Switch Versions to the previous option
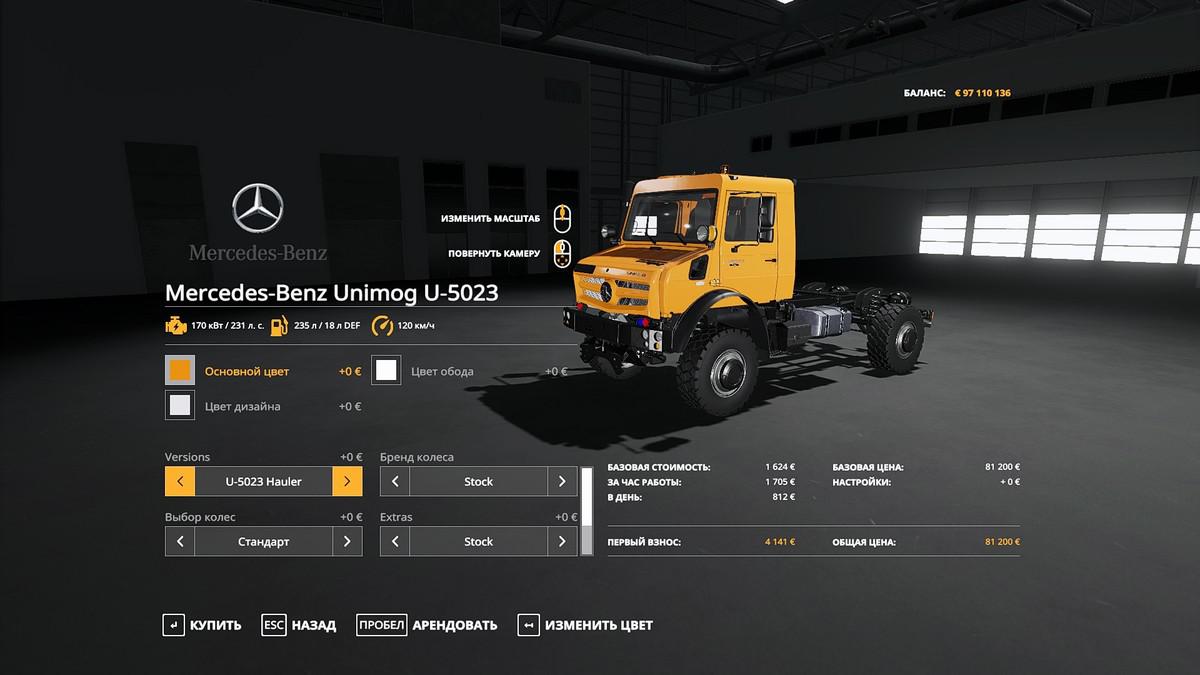 [180, 481]
